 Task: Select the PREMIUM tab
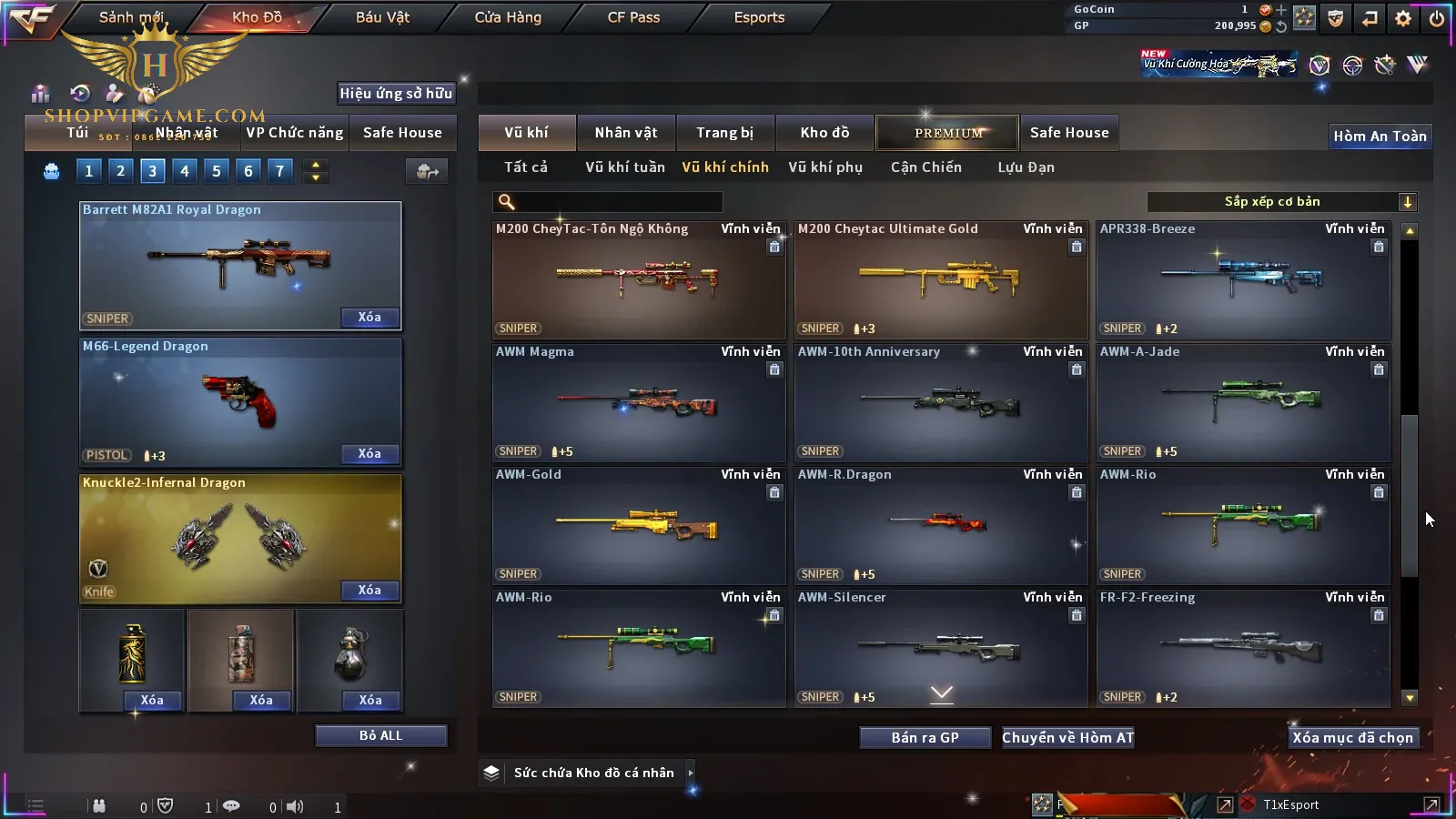click(948, 133)
